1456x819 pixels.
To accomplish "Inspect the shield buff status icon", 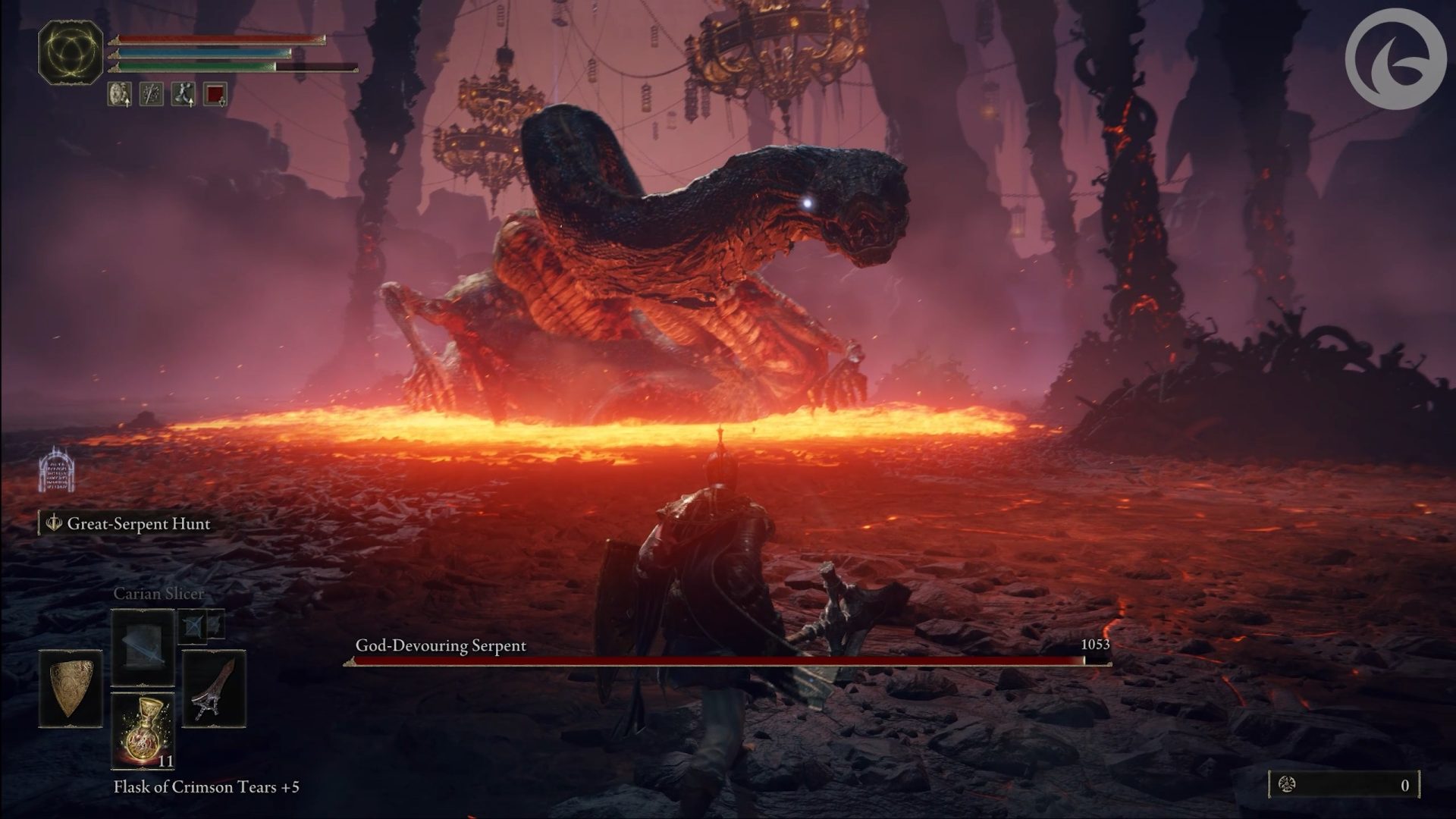I will (x=120, y=94).
